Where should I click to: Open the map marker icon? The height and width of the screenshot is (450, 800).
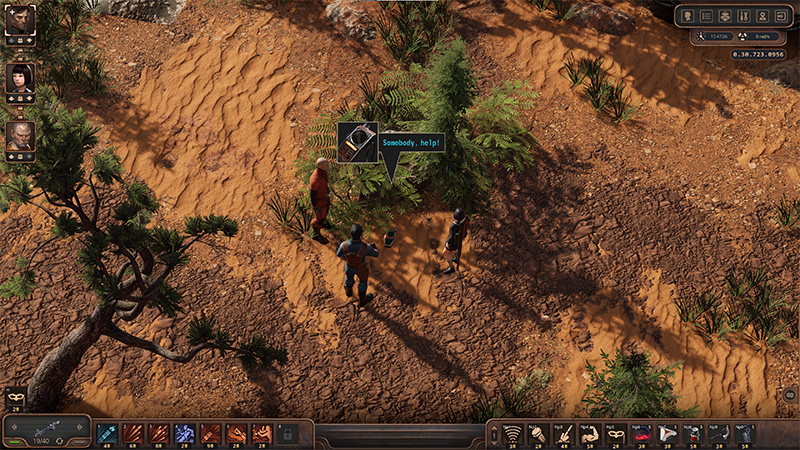(762, 16)
